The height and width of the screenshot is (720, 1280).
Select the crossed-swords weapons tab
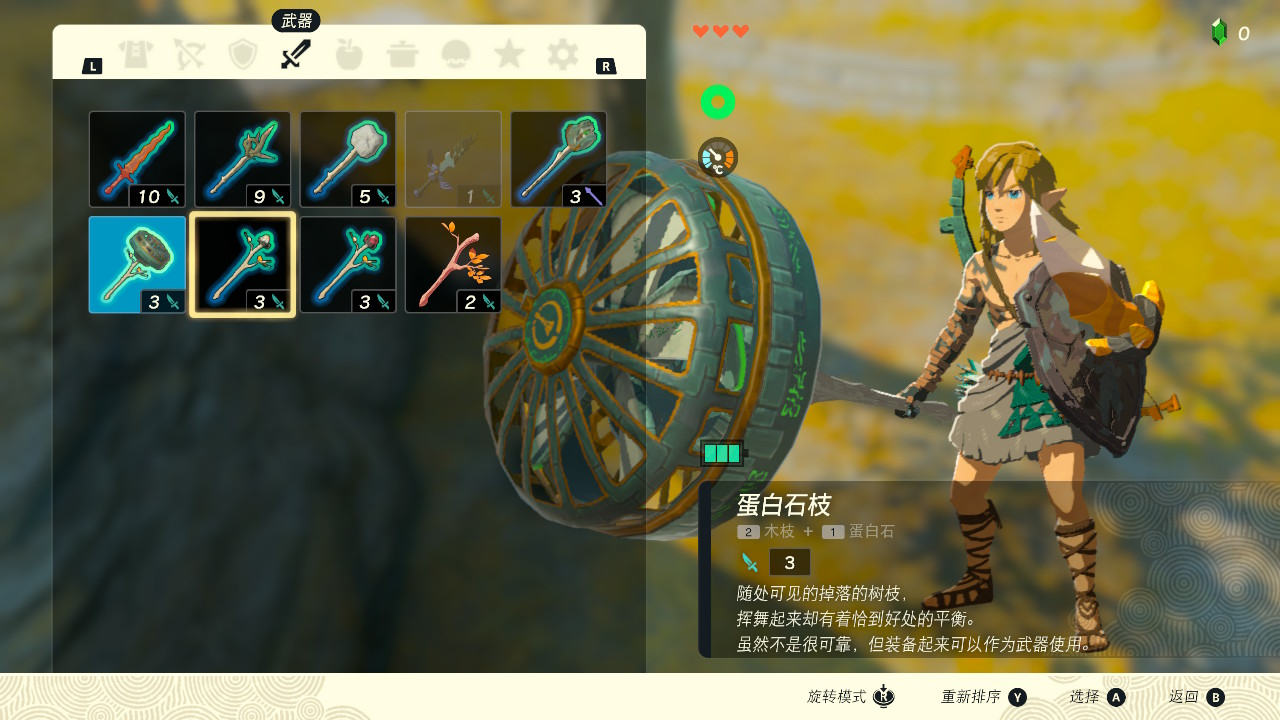296,54
